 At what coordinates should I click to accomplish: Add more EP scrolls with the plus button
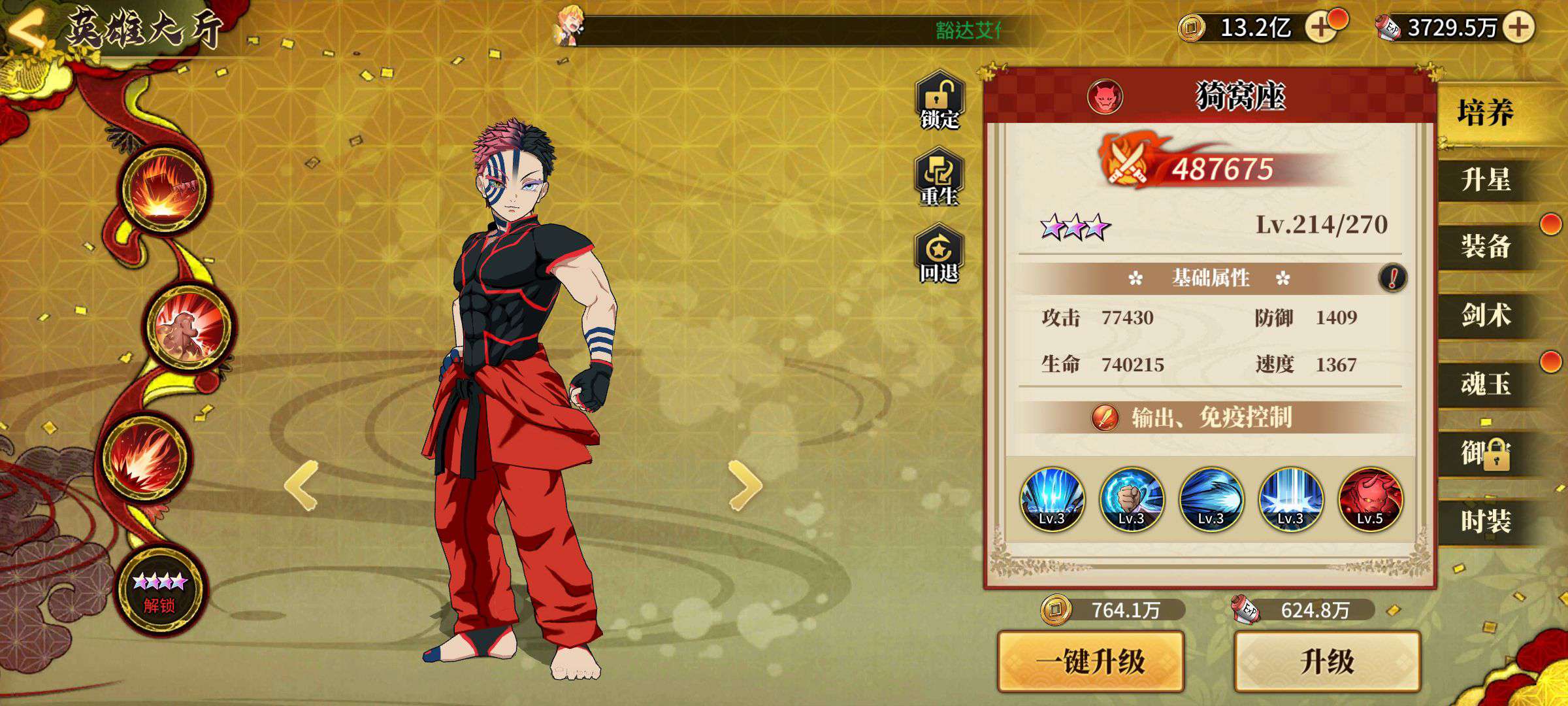click(x=1518, y=27)
